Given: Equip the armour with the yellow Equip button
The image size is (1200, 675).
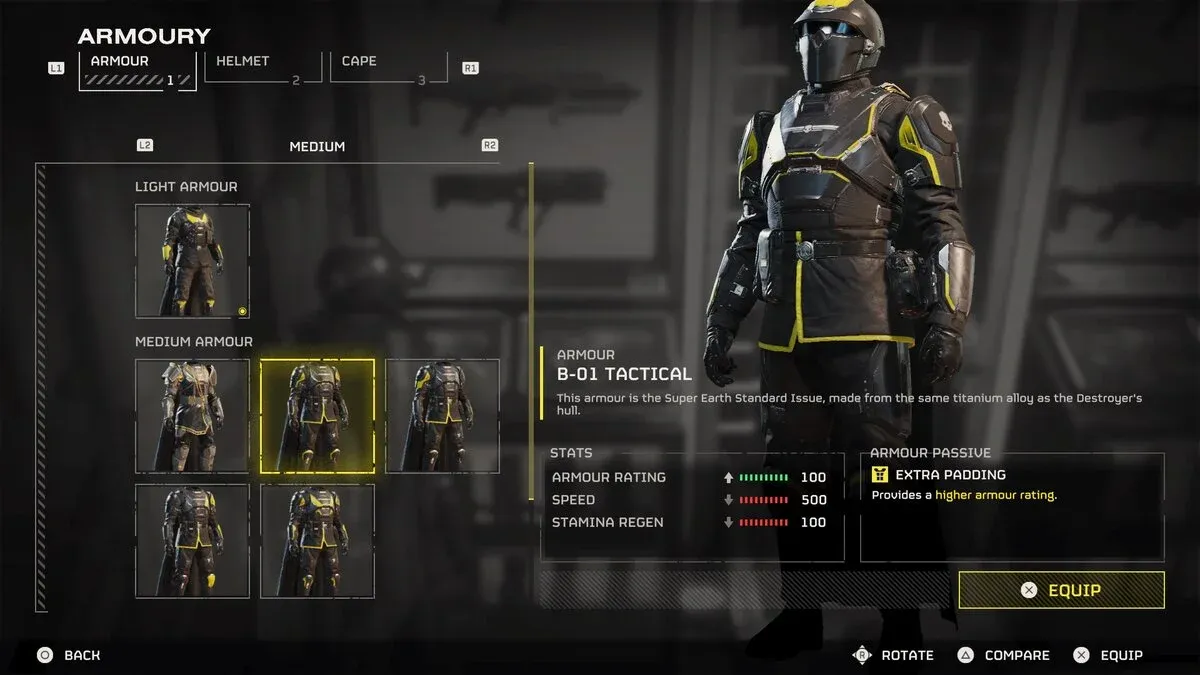Looking at the screenshot, I should [1061, 590].
